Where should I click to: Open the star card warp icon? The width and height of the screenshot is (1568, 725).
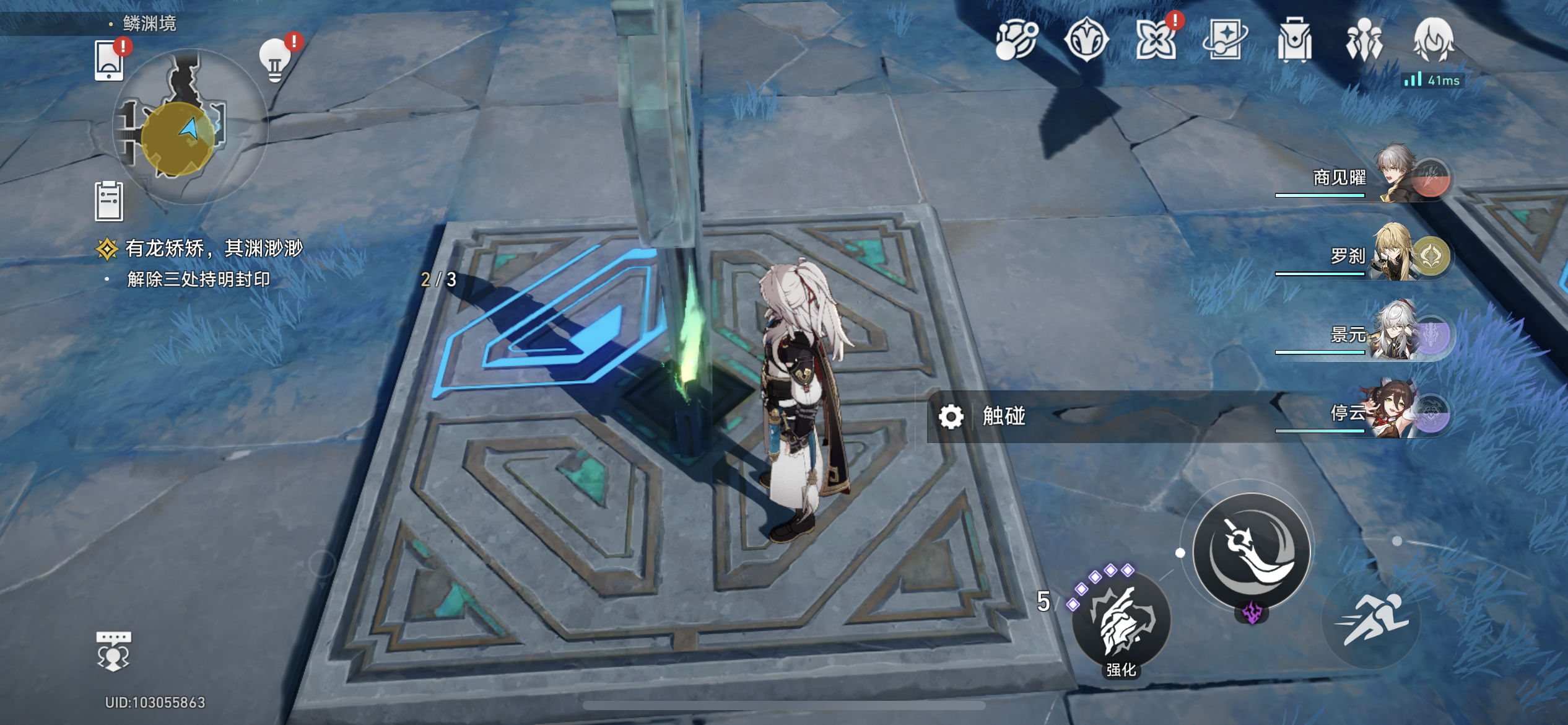[x=1225, y=40]
